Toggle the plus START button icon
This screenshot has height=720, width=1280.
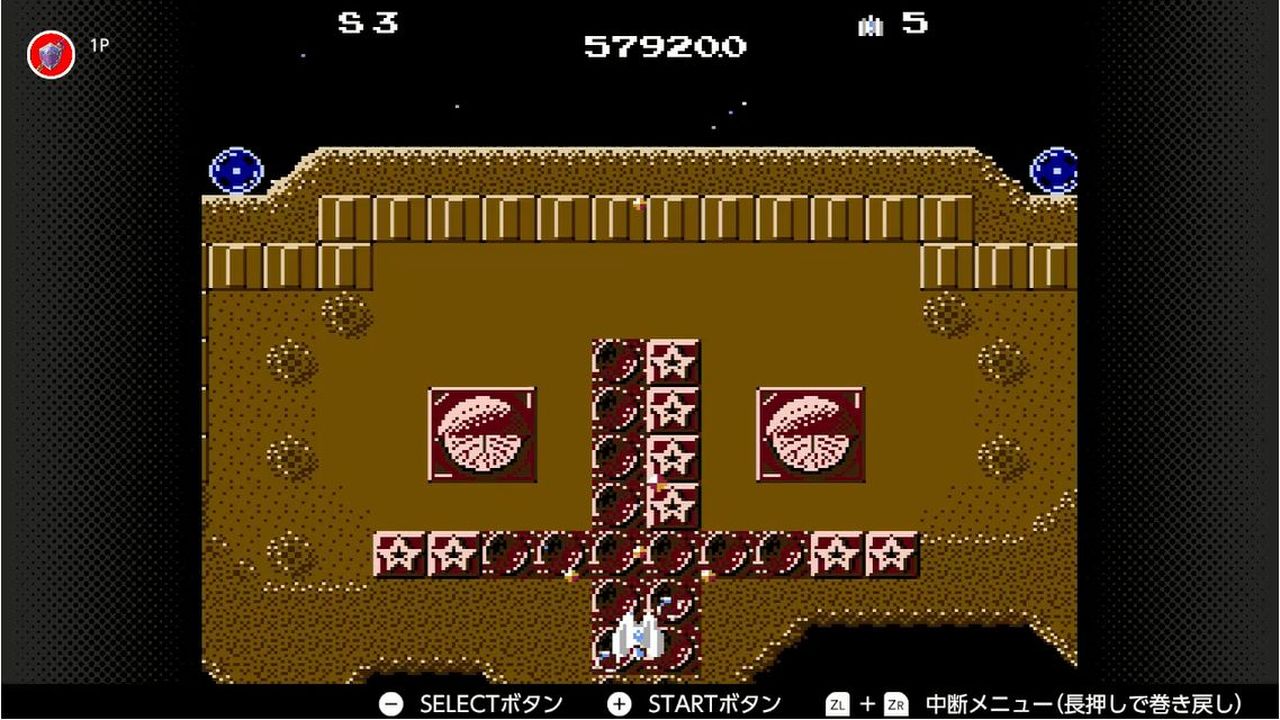point(620,703)
